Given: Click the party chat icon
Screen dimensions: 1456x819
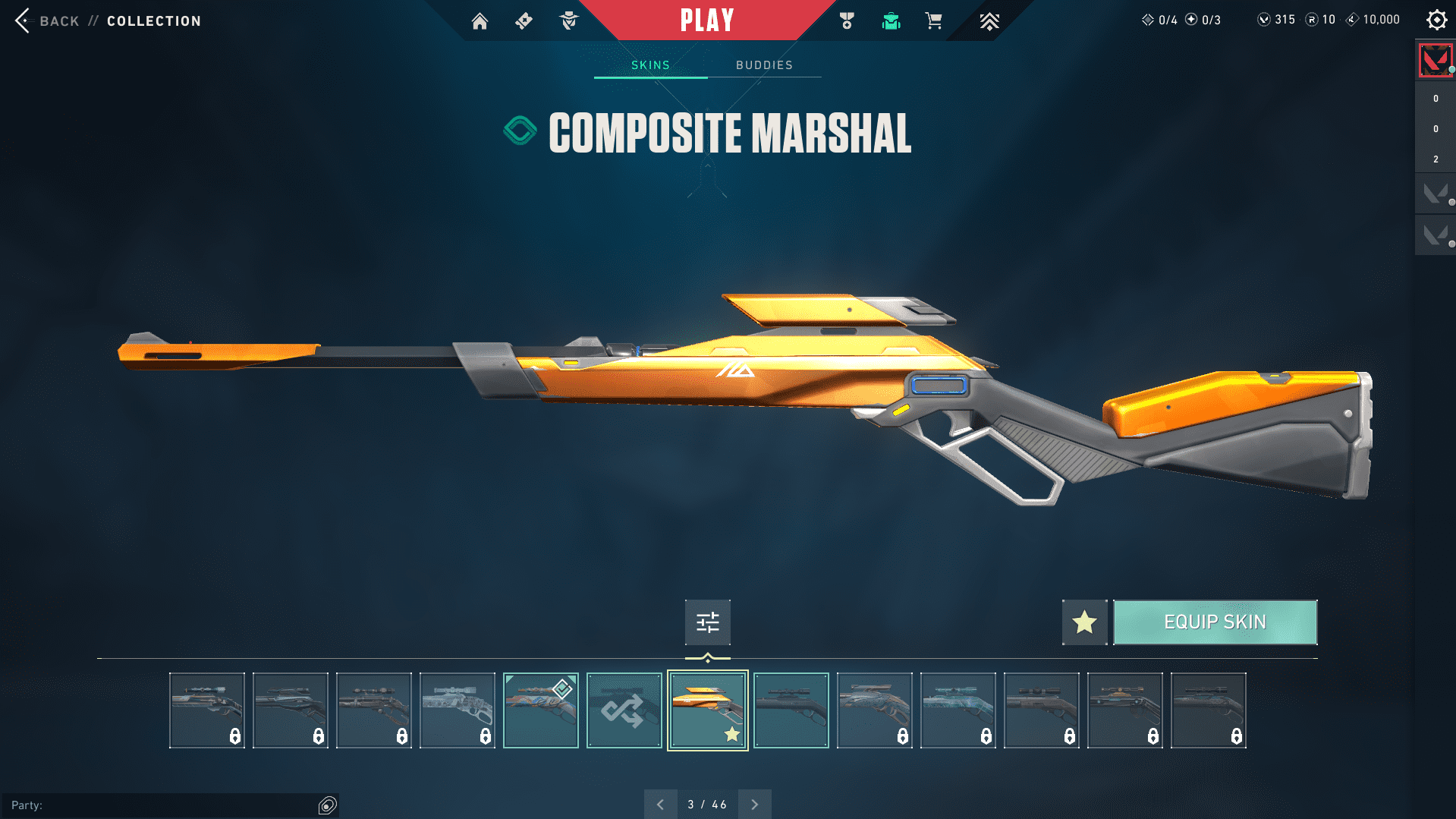Looking at the screenshot, I should (x=327, y=805).
